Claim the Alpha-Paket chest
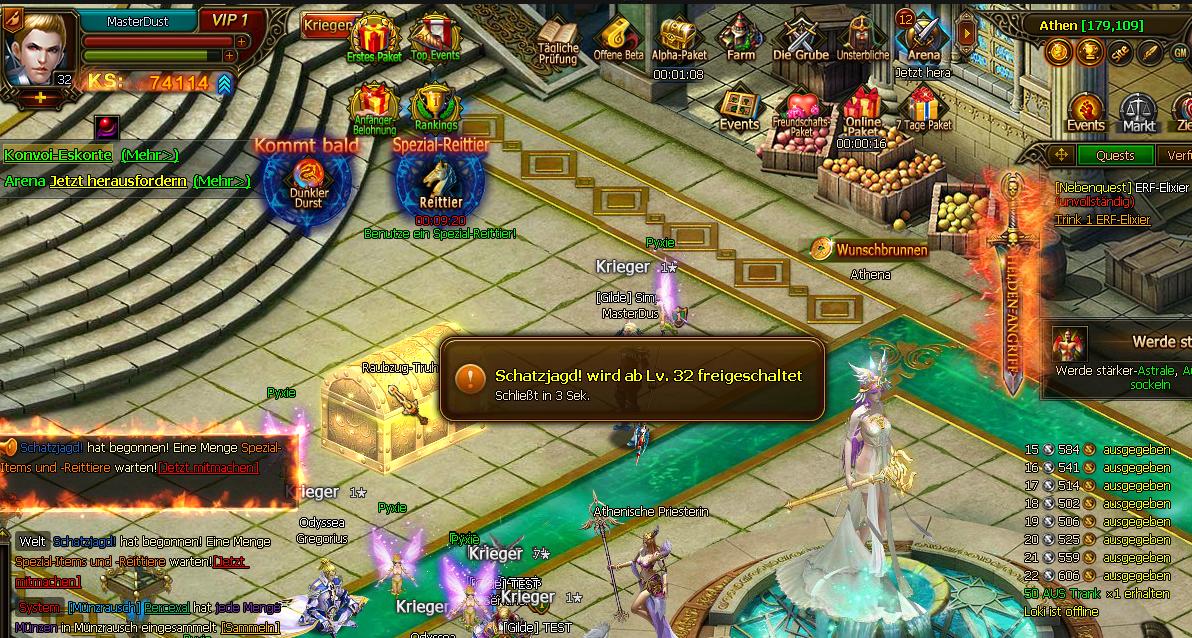The image size is (1192, 638). click(678, 38)
